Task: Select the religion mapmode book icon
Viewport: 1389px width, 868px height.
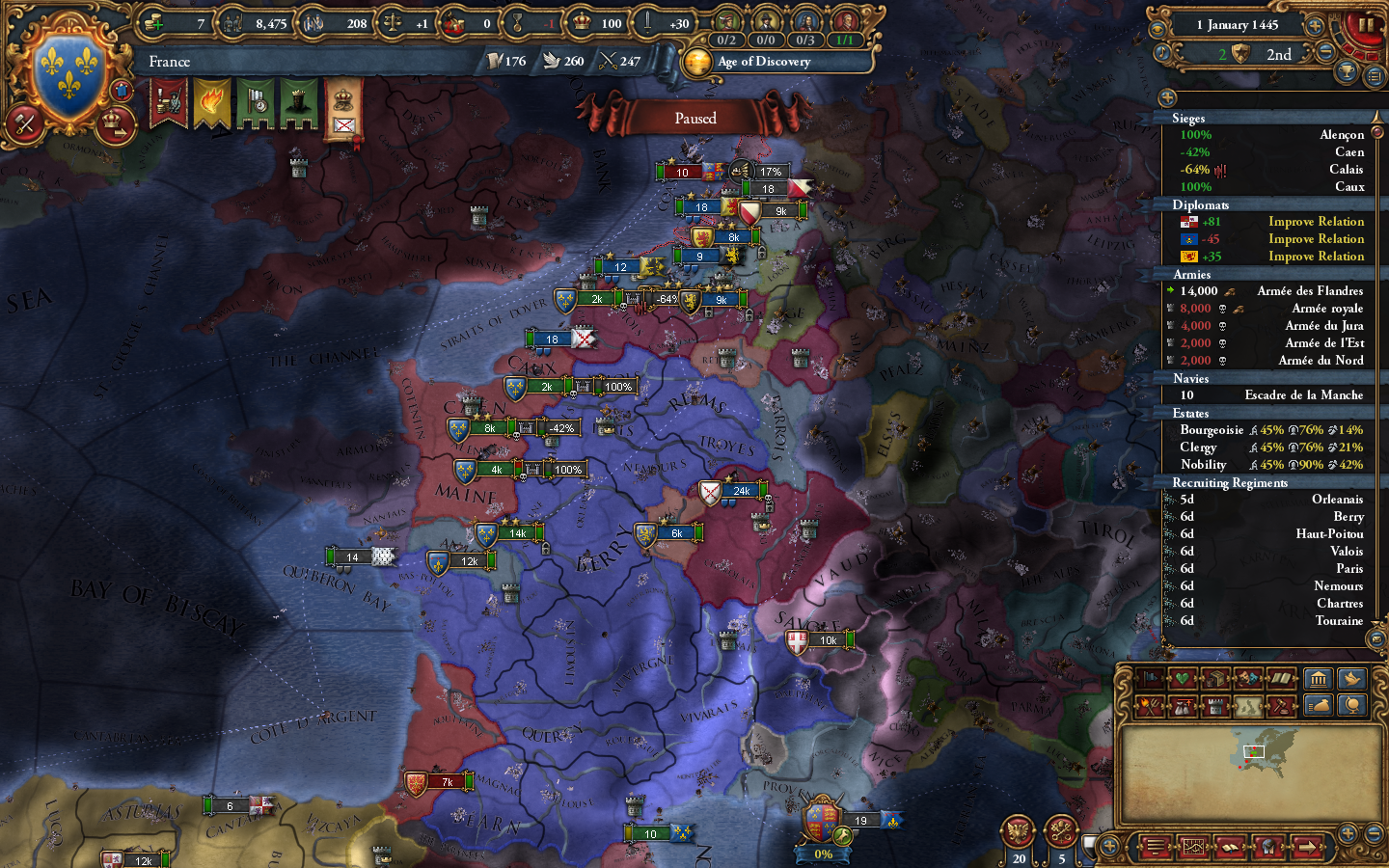Action: [1281, 678]
